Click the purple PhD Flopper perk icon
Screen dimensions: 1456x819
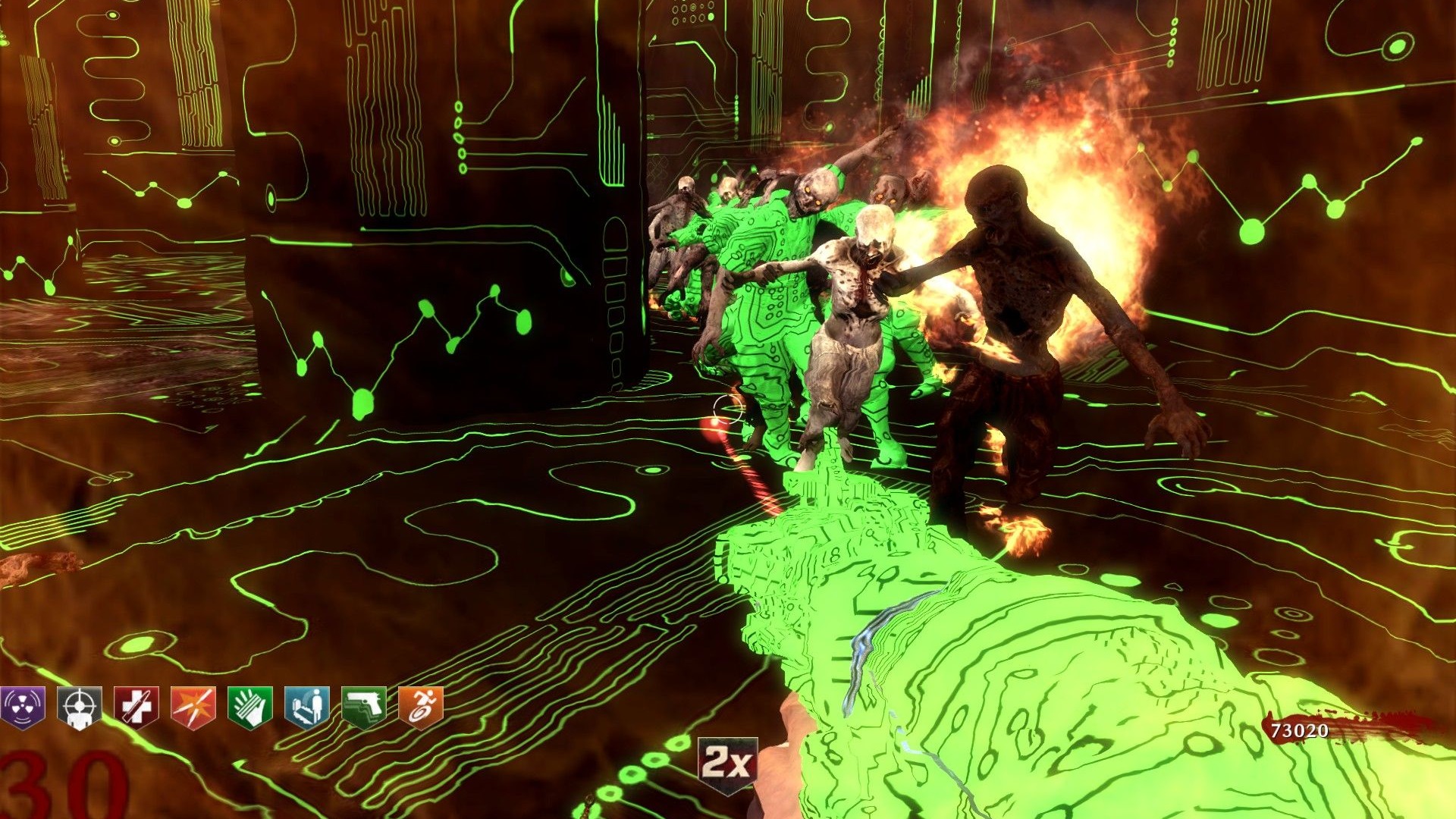pos(23,707)
